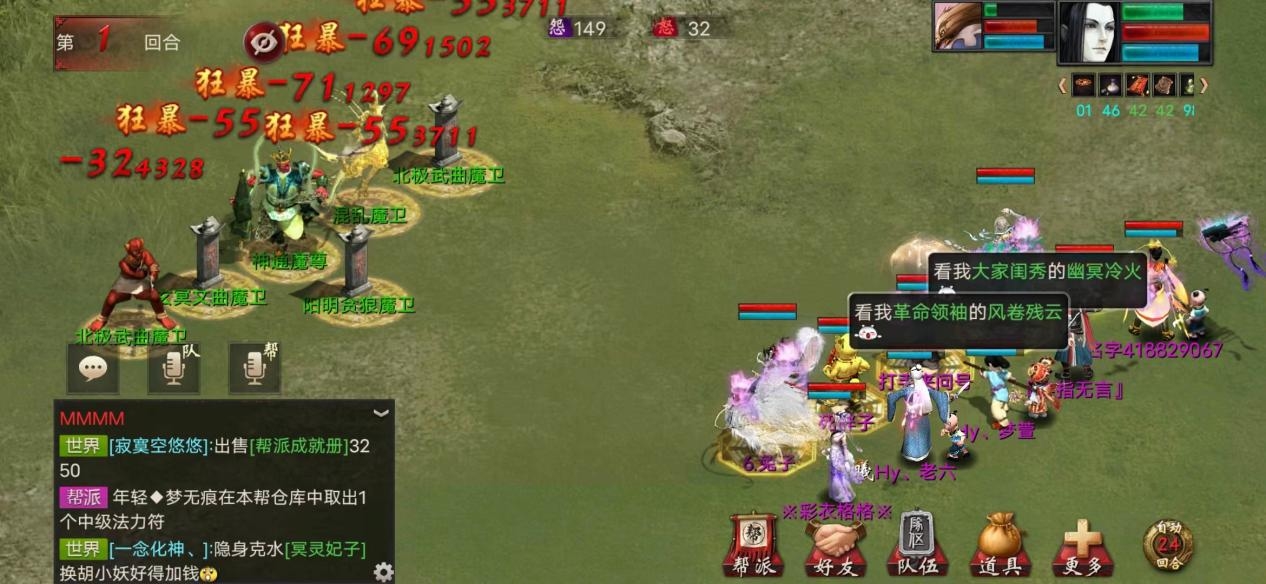Expand the 更多 more options button
Image resolution: width=1266 pixels, height=584 pixels.
(1082, 545)
